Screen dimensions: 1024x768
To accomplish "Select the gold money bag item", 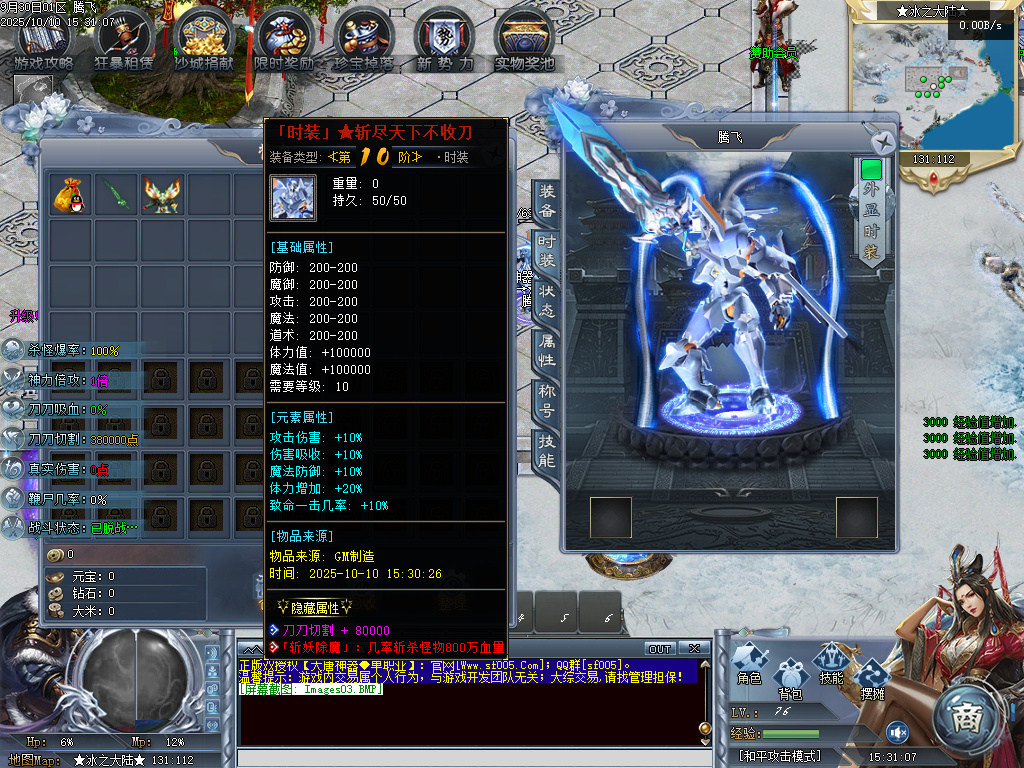I will pos(71,194).
